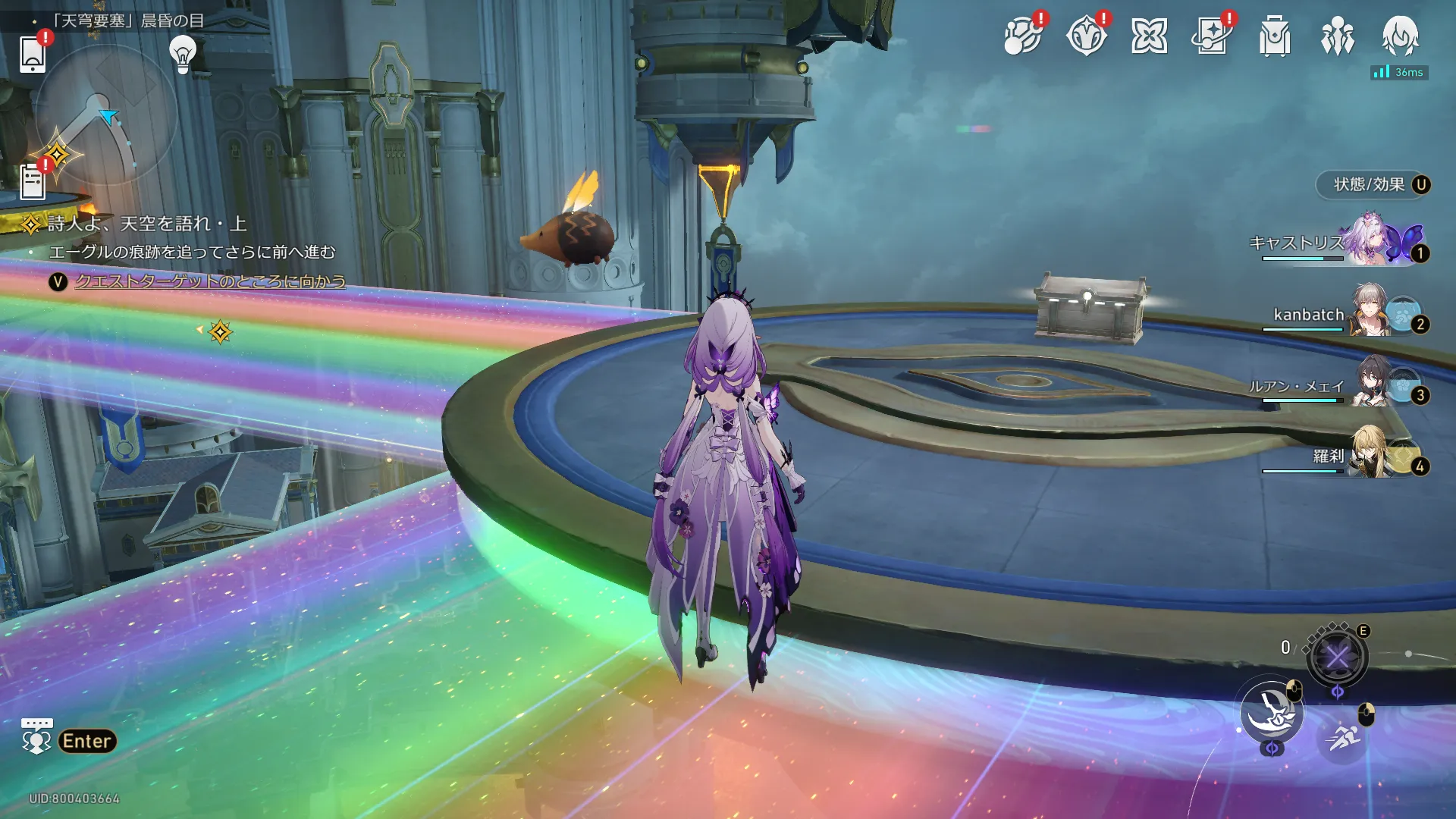The width and height of the screenshot is (1456, 819).
Task: Open the suitcase inventory icon
Action: click(1275, 36)
